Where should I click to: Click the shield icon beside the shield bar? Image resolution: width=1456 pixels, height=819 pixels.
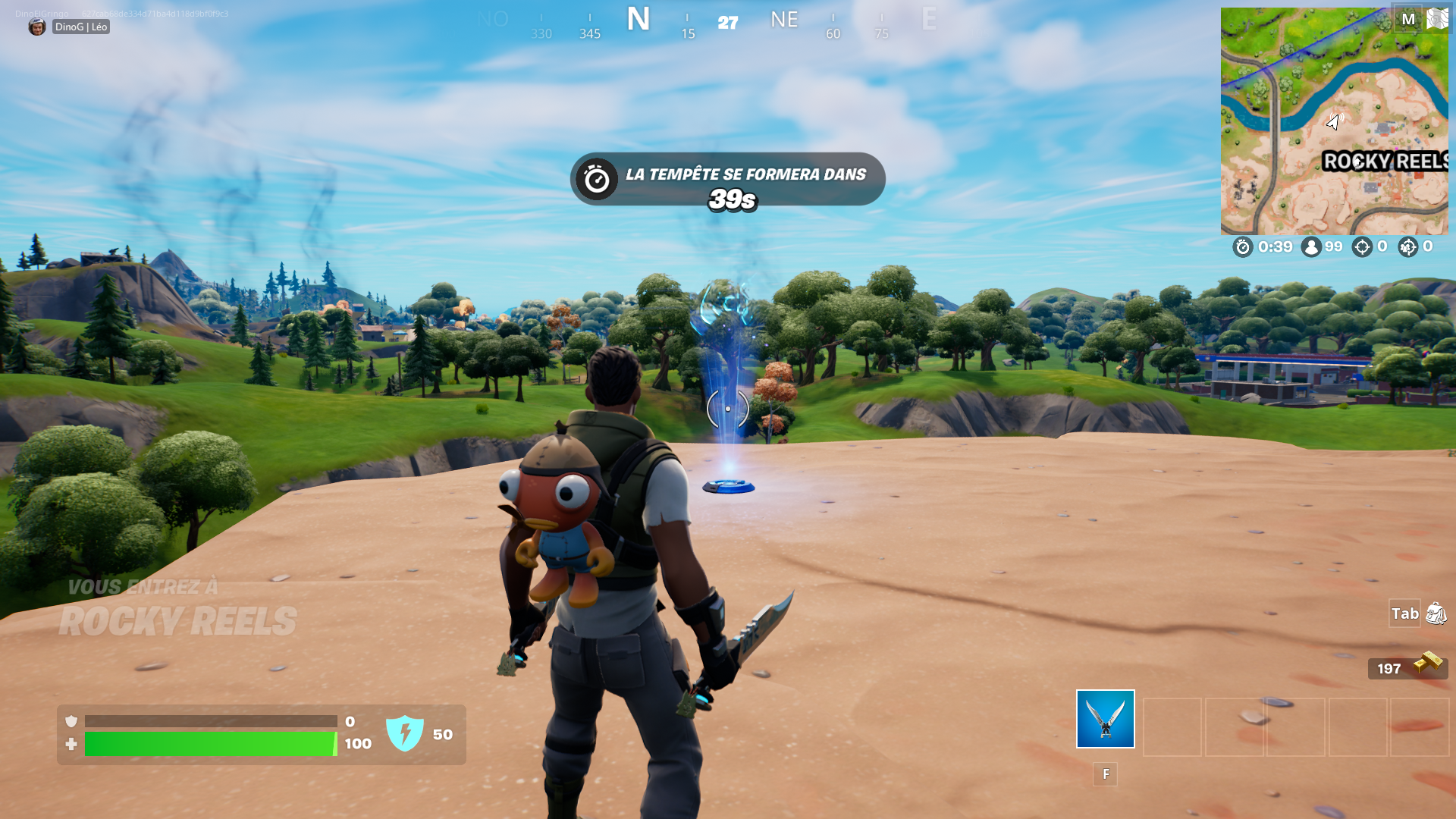click(x=71, y=722)
